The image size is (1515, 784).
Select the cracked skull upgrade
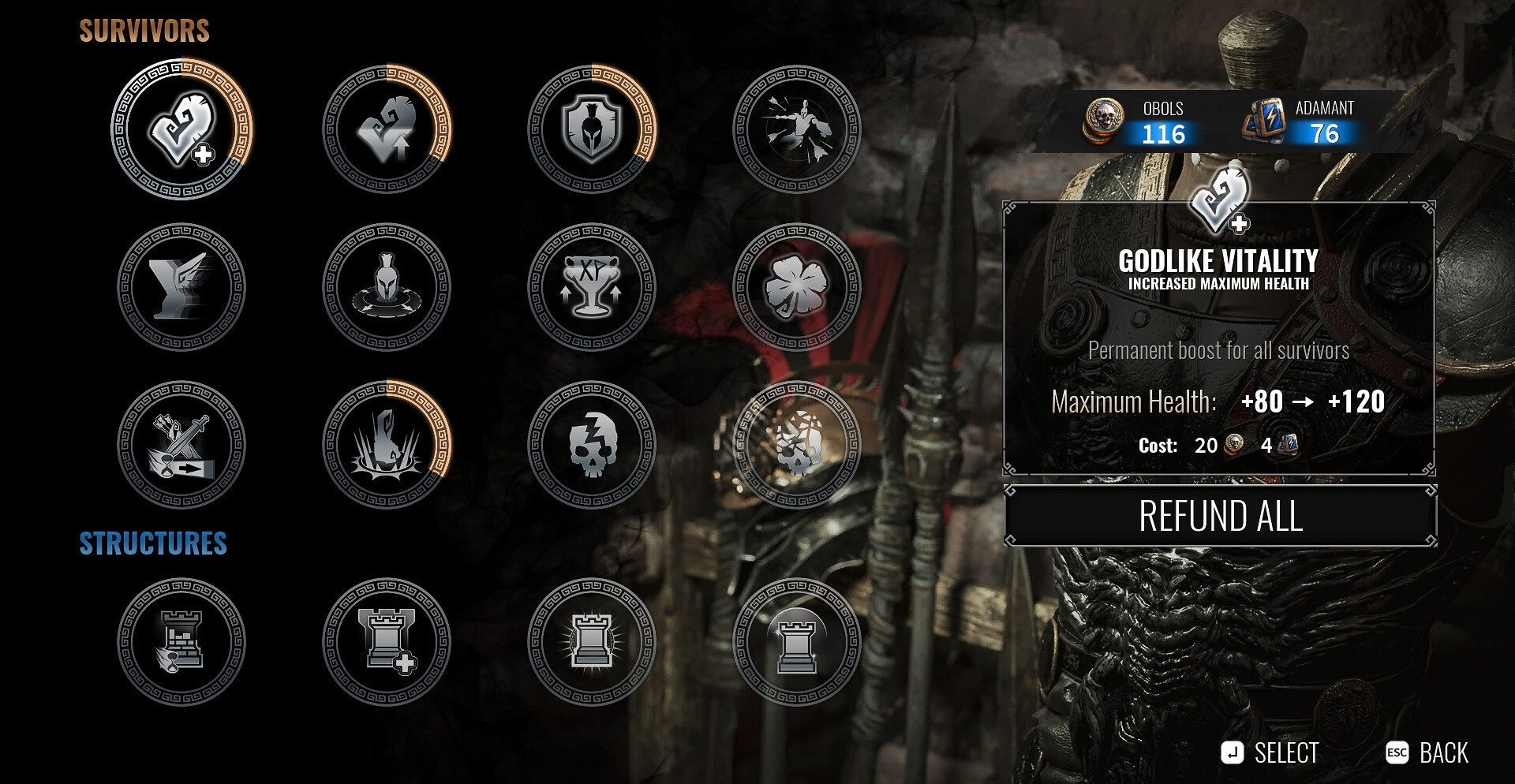tap(592, 445)
